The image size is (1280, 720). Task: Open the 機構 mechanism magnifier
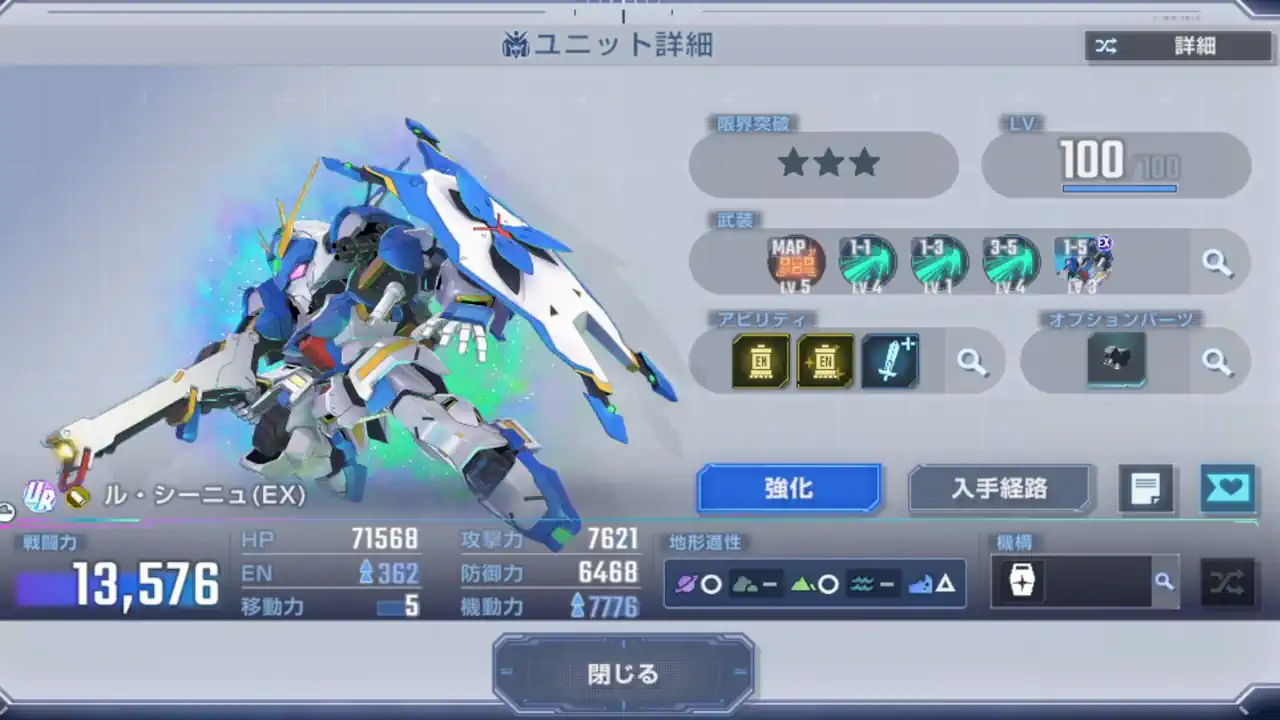(1164, 581)
